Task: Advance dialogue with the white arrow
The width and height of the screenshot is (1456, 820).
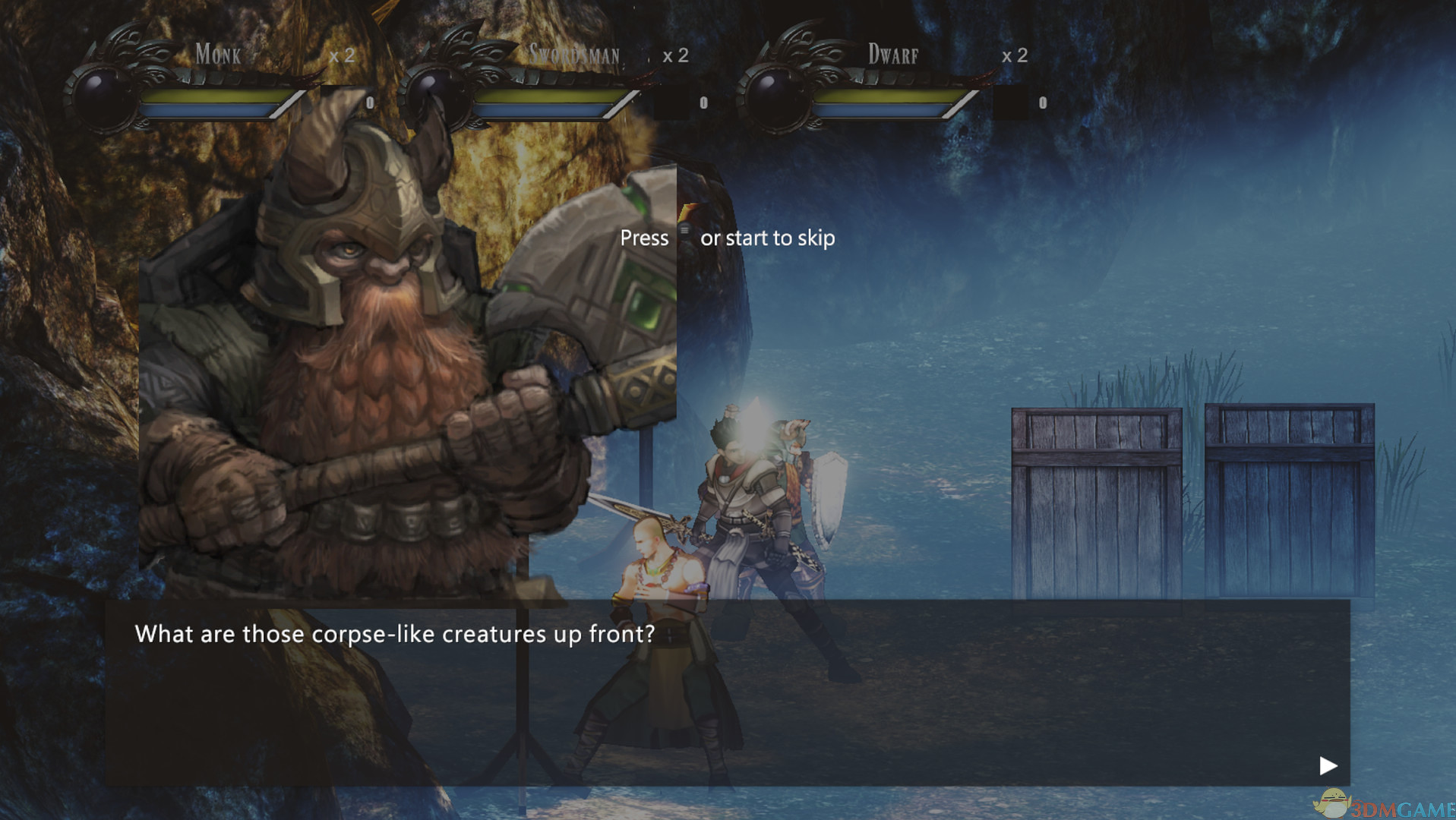Action: click(1328, 765)
